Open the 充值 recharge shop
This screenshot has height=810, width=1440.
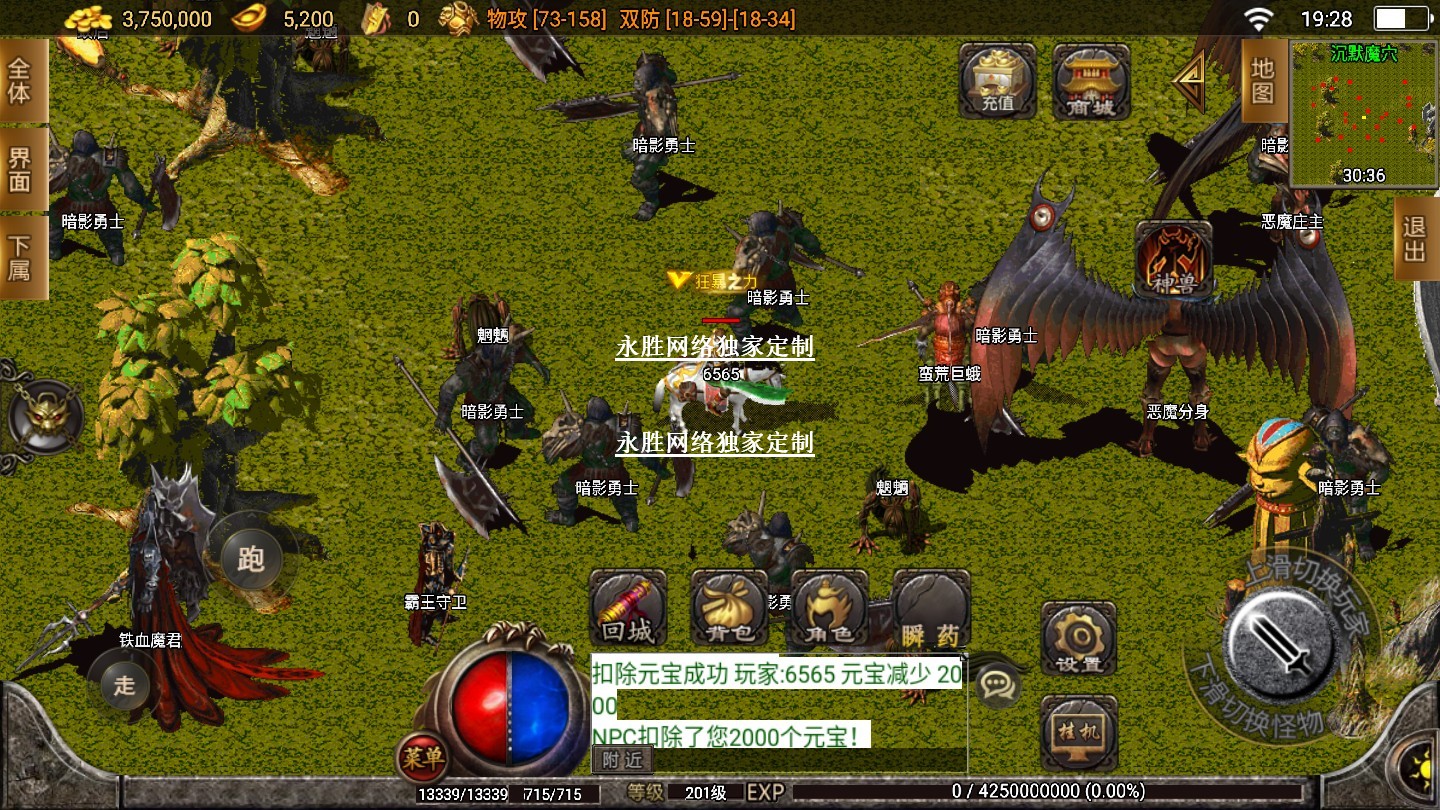pos(997,80)
